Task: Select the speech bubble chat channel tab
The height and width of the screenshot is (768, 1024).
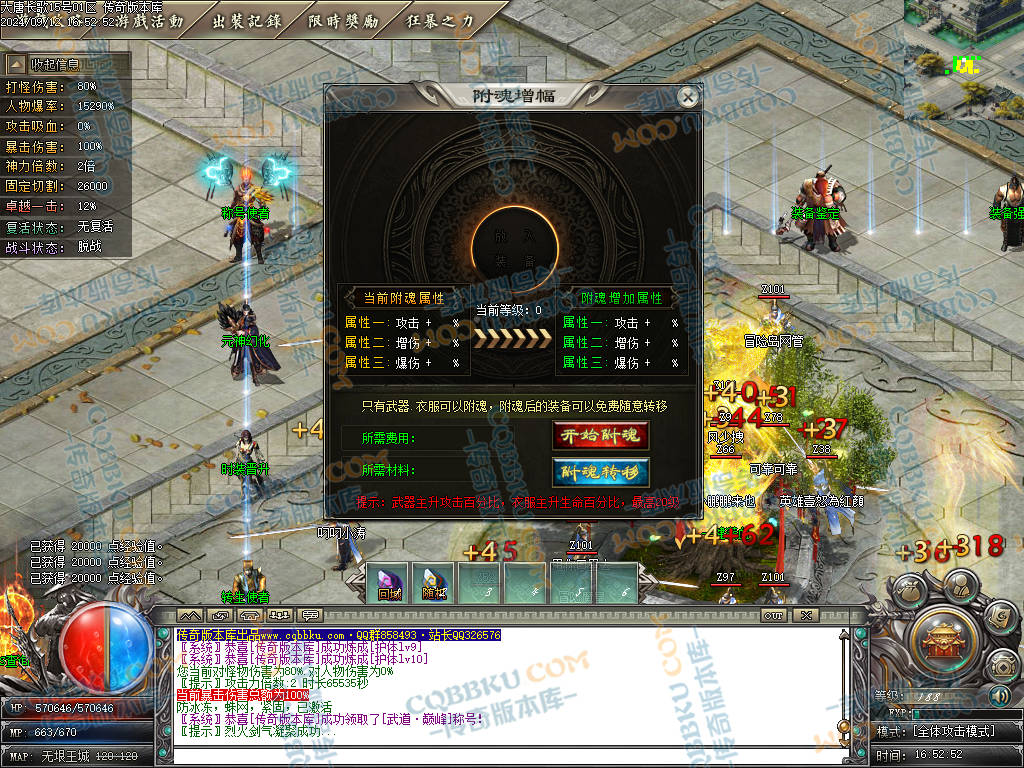Action: click(310, 614)
